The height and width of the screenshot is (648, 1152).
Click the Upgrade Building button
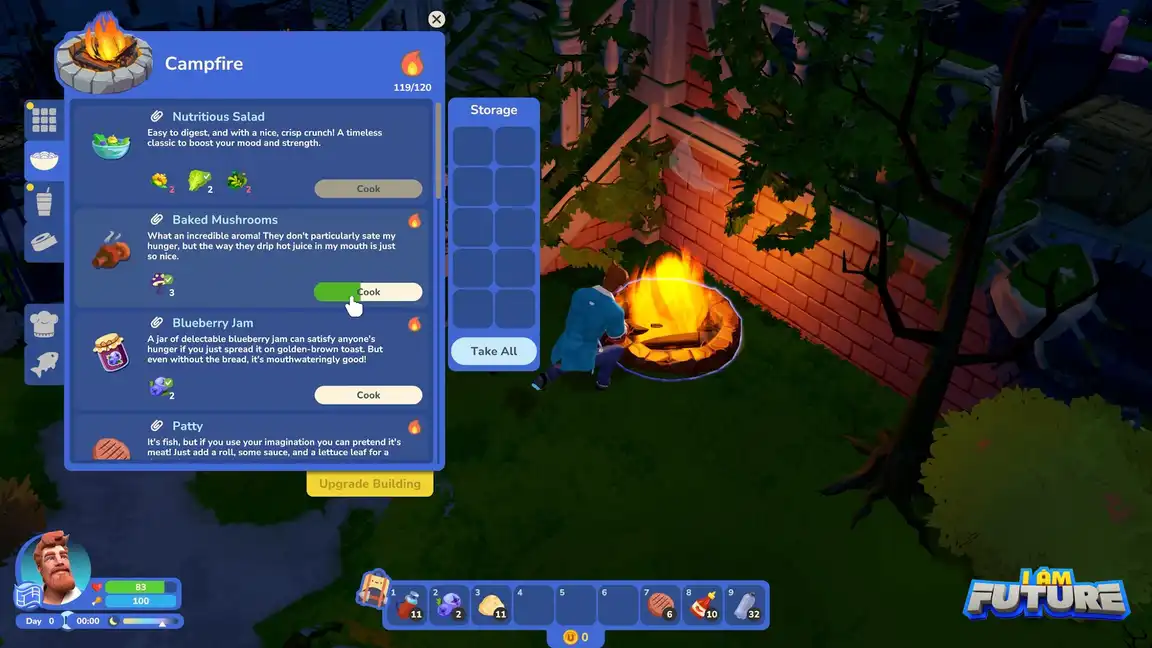[x=370, y=484]
